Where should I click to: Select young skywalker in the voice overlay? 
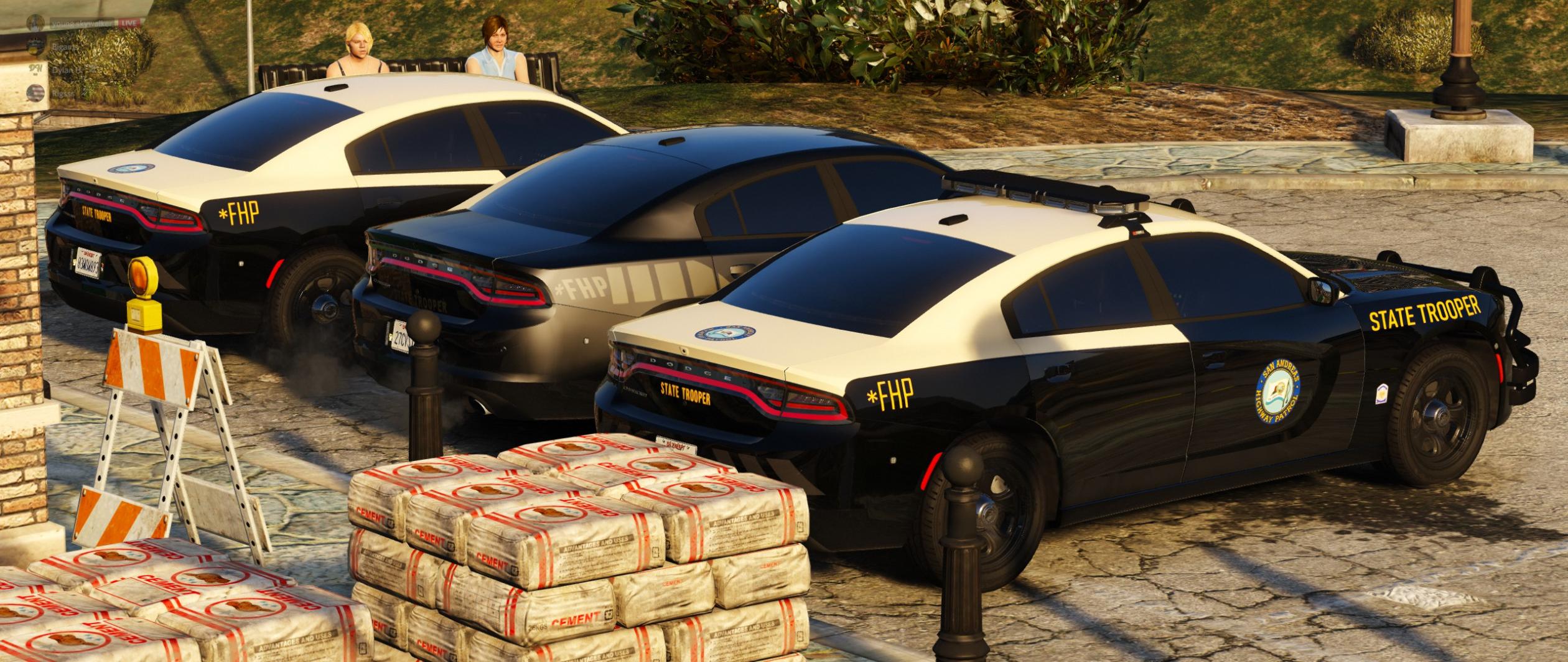[83, 22]
